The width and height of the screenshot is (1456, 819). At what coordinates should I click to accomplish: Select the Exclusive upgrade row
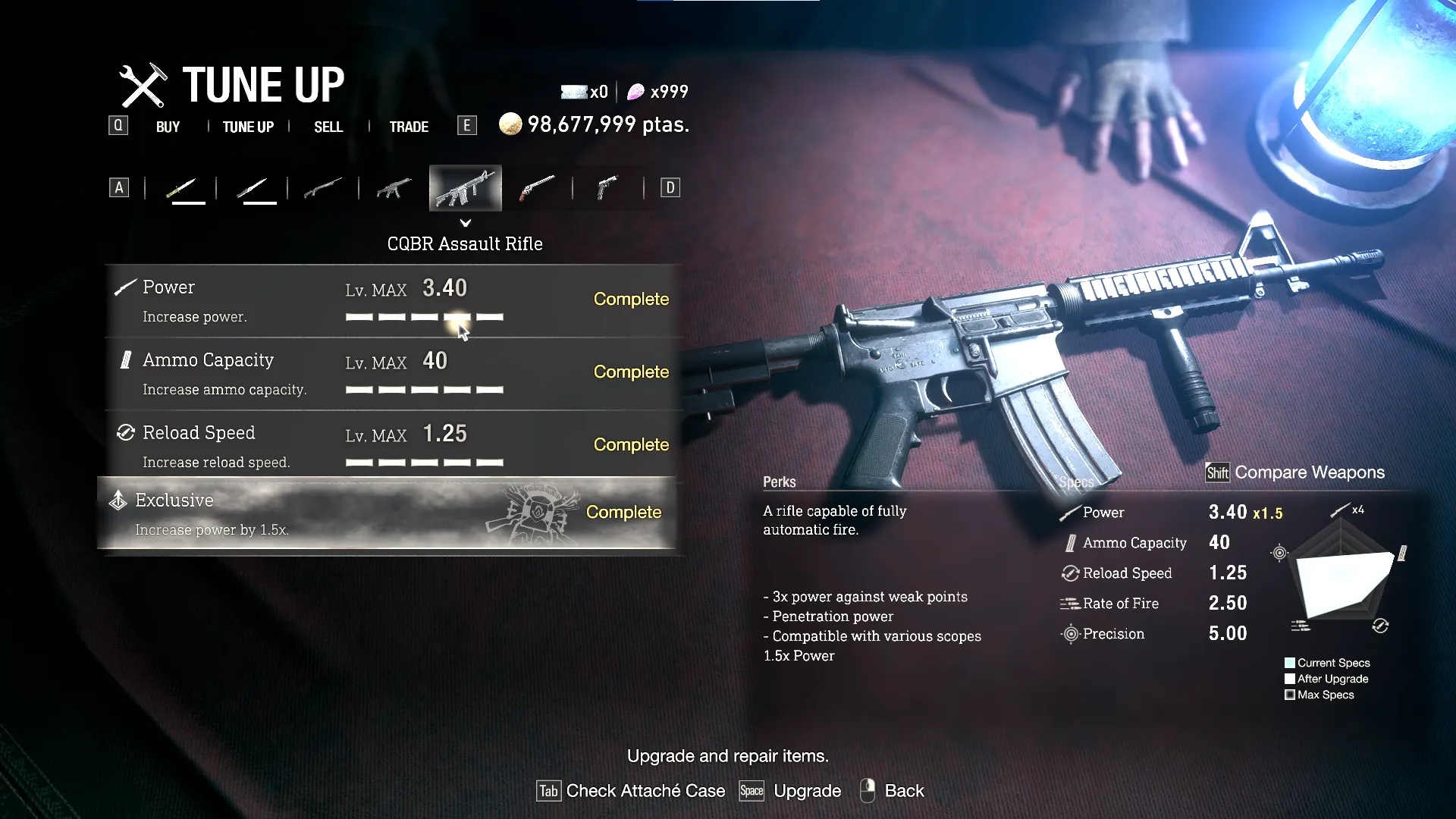click(387, 513)
